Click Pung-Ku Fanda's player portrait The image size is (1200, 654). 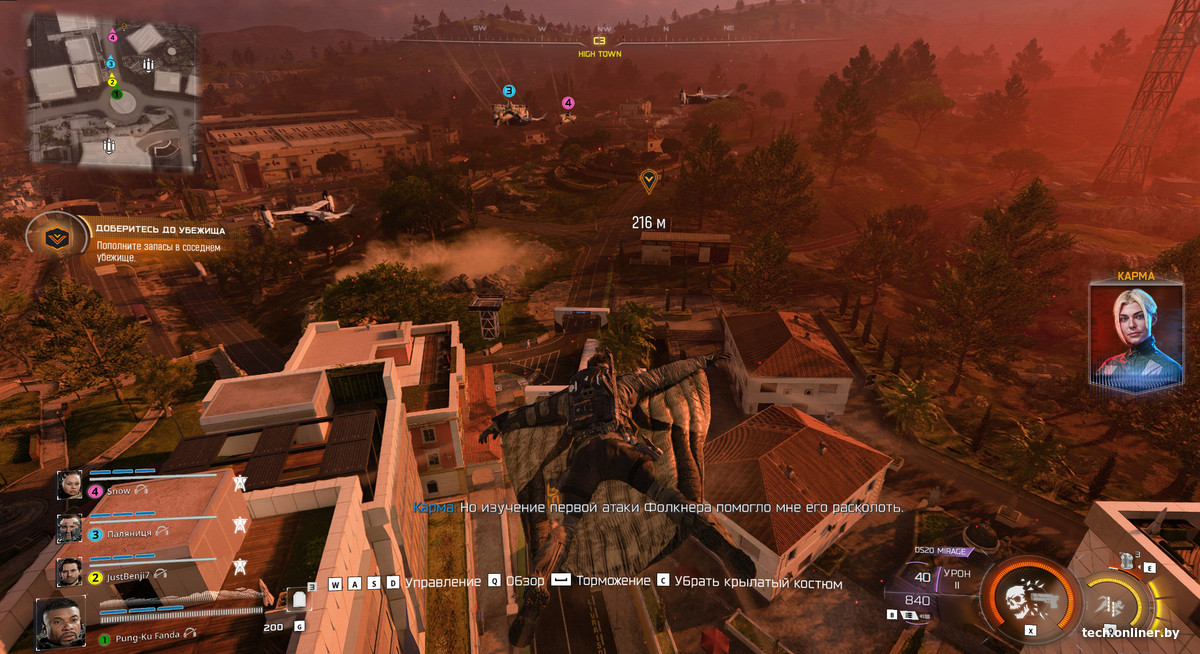coord(61,623)
